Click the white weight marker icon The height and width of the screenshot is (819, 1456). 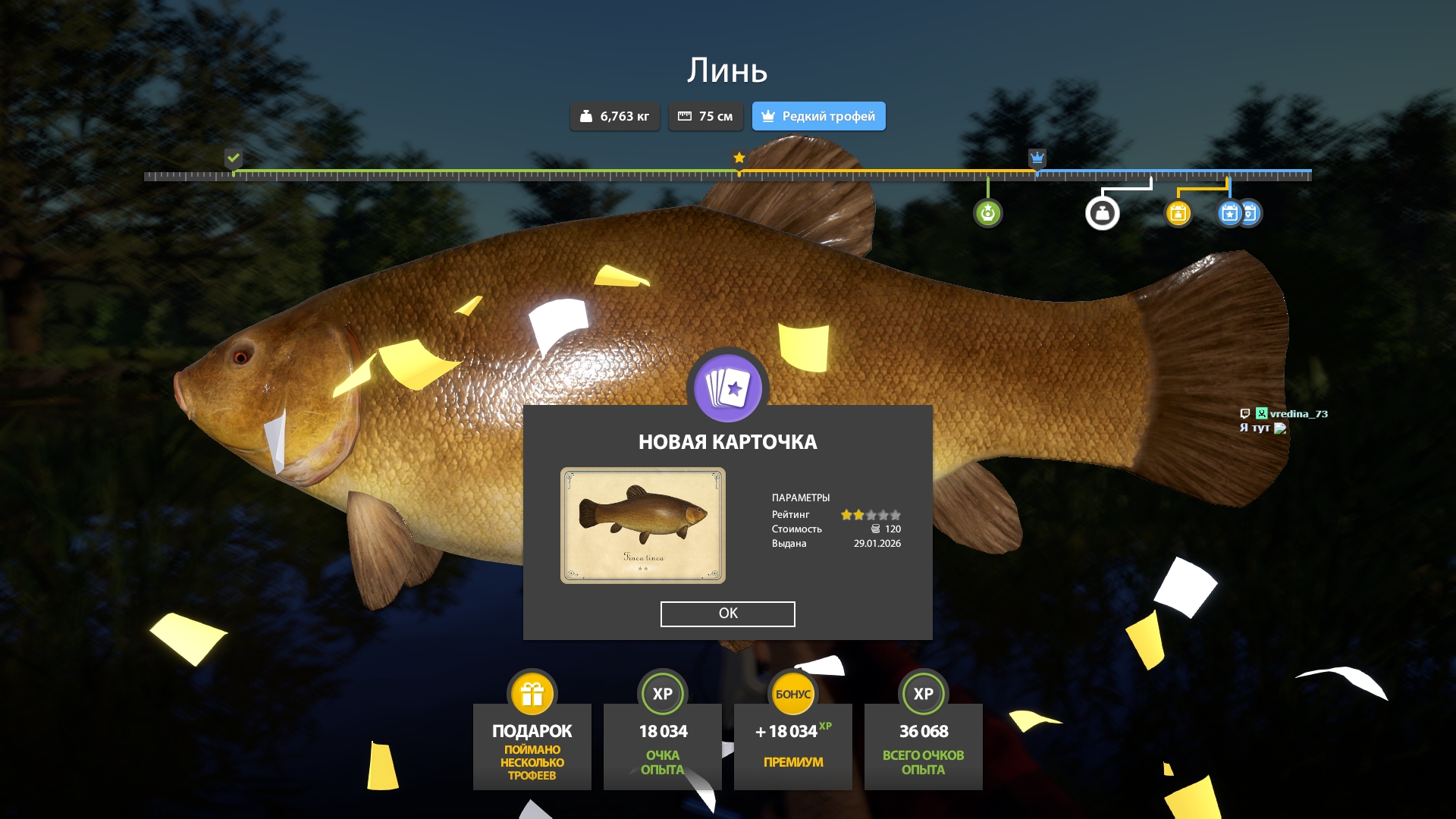(1102, 213)
